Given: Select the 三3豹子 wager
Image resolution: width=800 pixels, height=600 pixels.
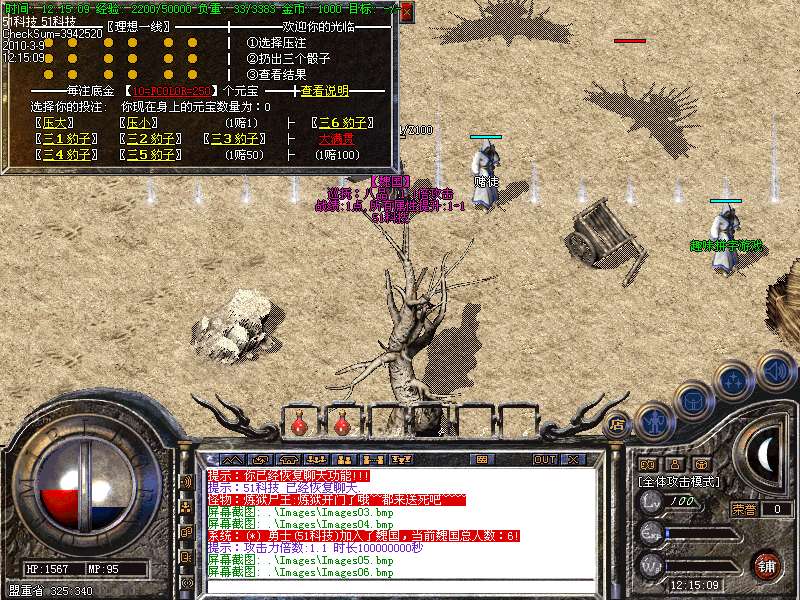Looking at the screenshot, I should tap(235, 139).
